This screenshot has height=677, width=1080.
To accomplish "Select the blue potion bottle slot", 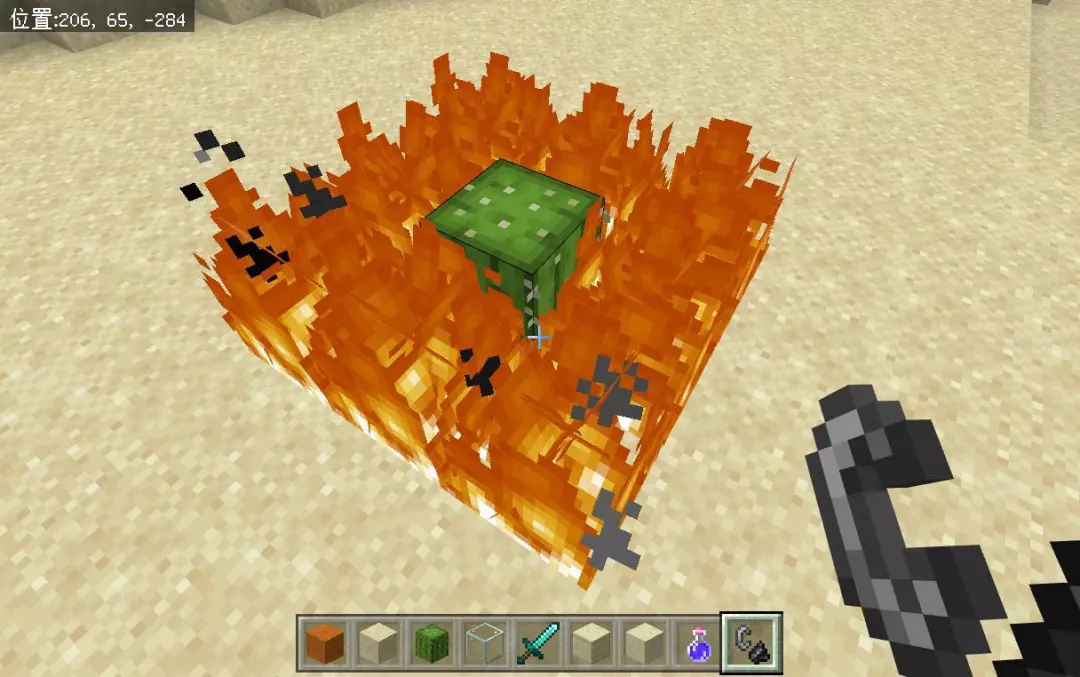I will [697, 642].
